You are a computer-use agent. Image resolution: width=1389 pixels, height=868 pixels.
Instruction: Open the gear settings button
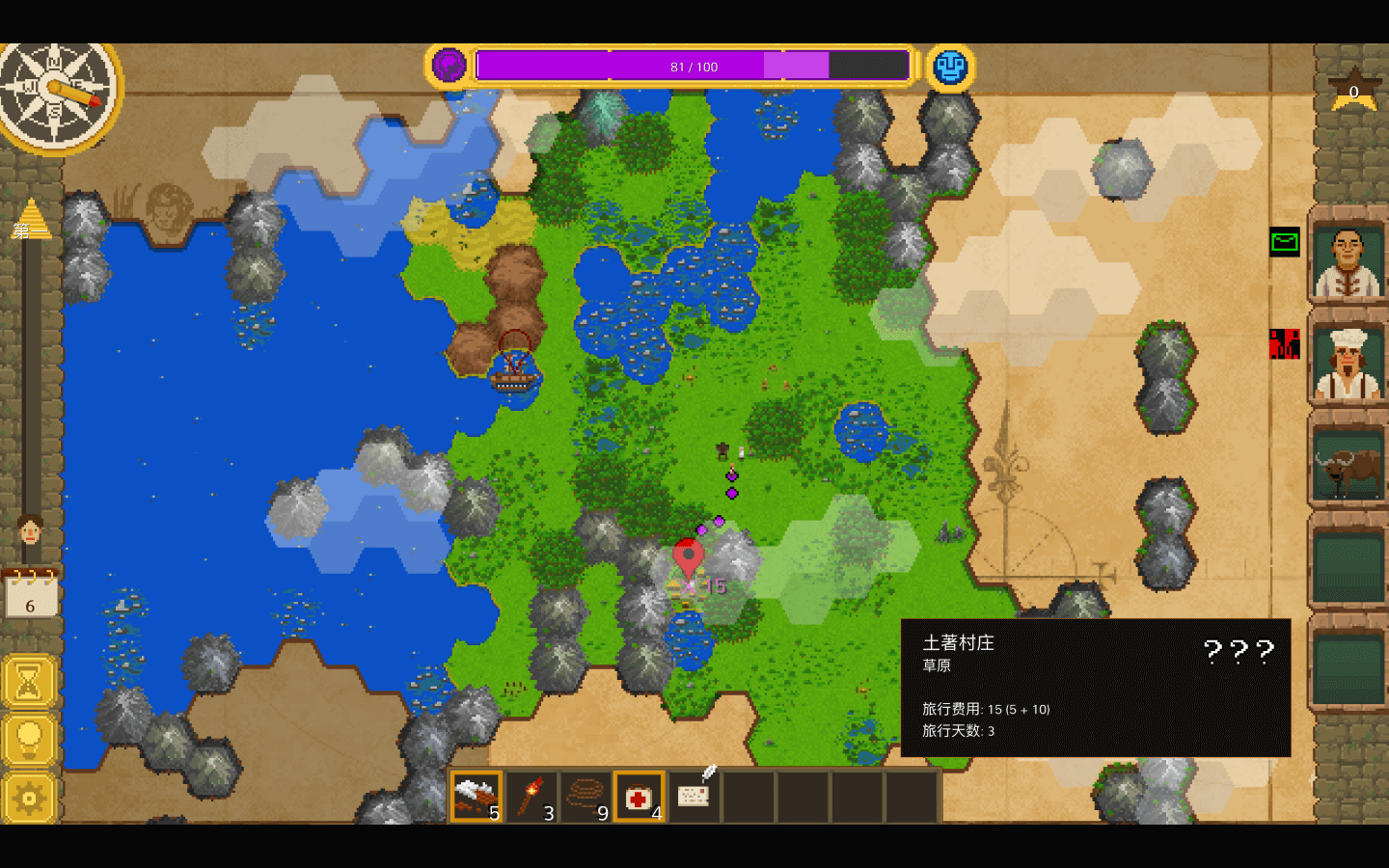click(29, 798)
